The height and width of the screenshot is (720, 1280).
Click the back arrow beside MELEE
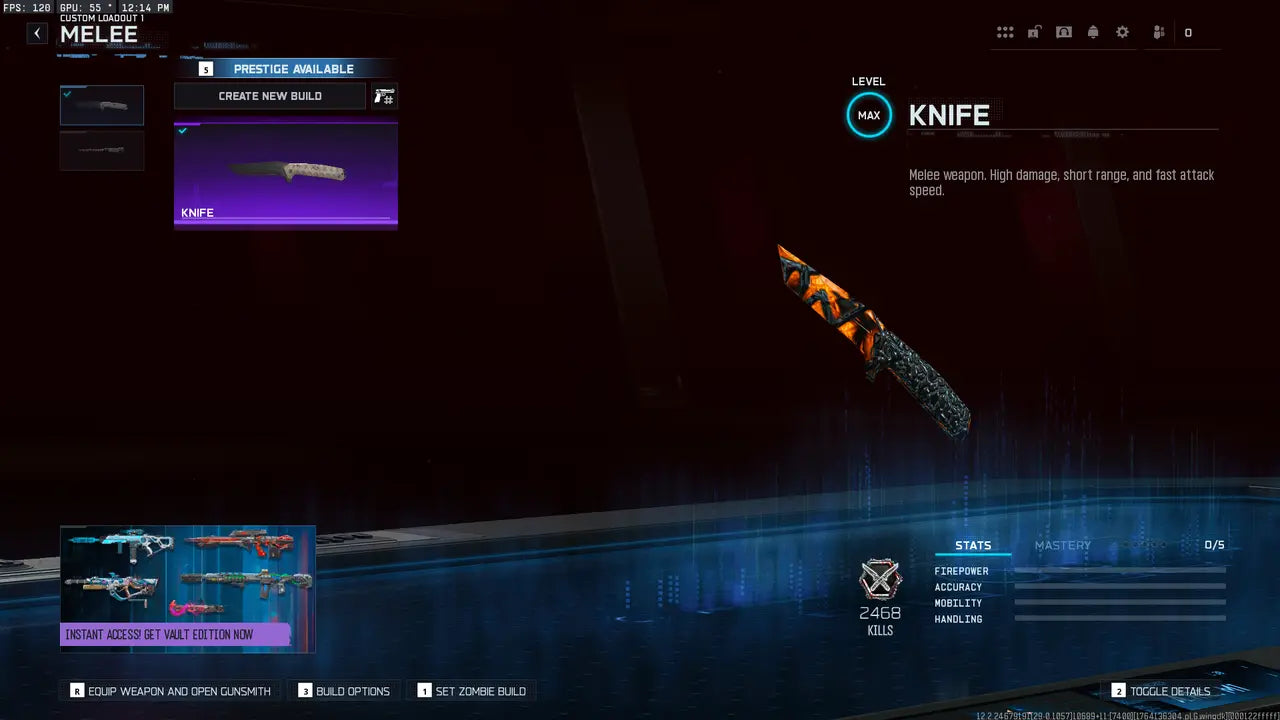click(36, 33)
